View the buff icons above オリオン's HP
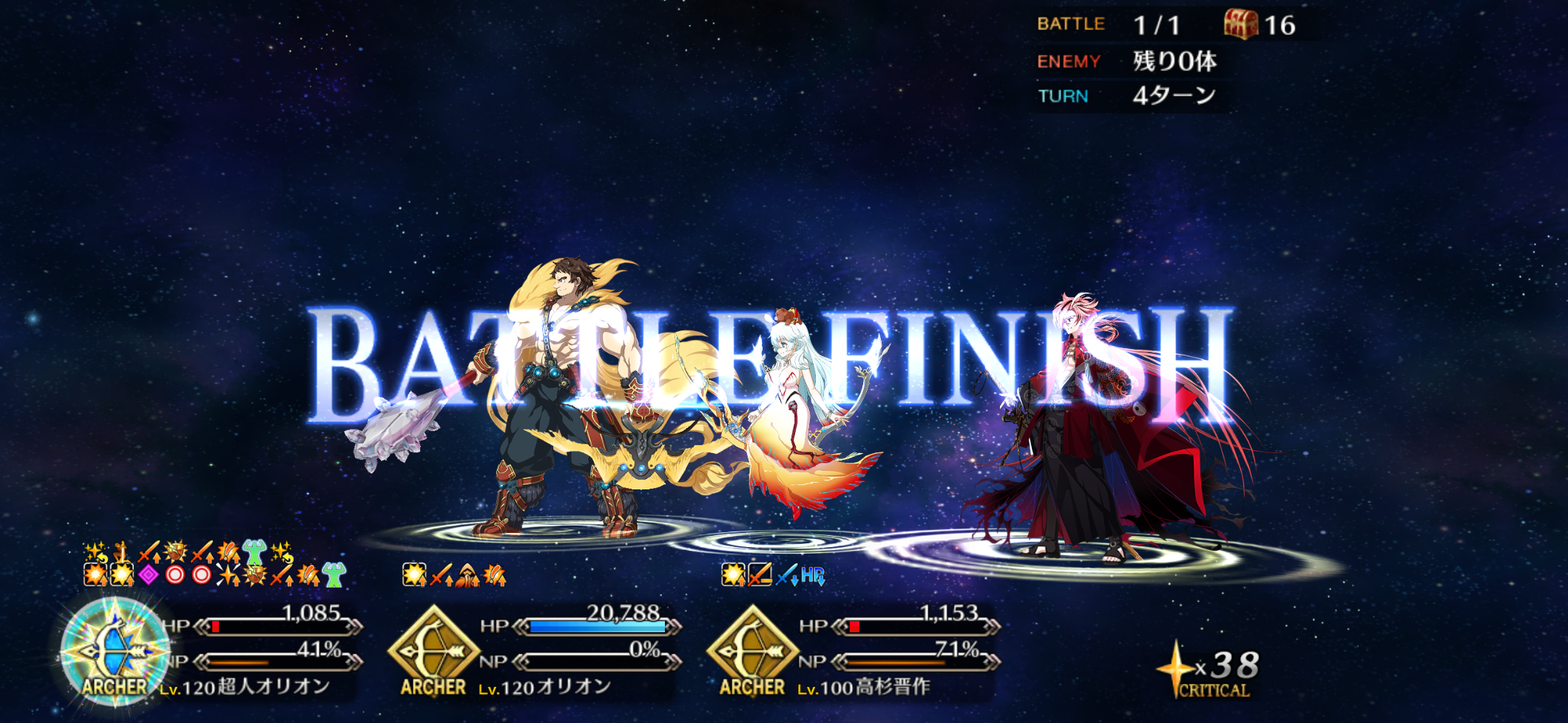Image resolution: width=1568 pixels, height=723 pixels. [x=454, y=574]
